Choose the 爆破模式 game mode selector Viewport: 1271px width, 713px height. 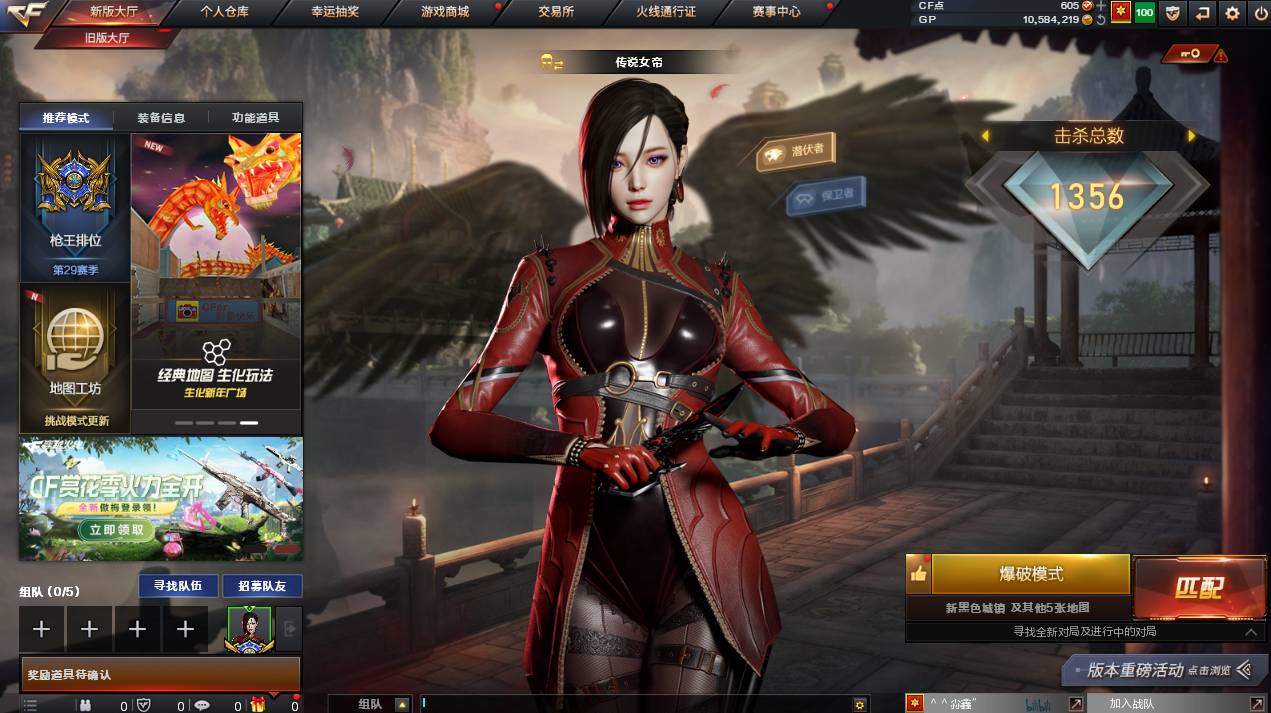[1030, 574]
